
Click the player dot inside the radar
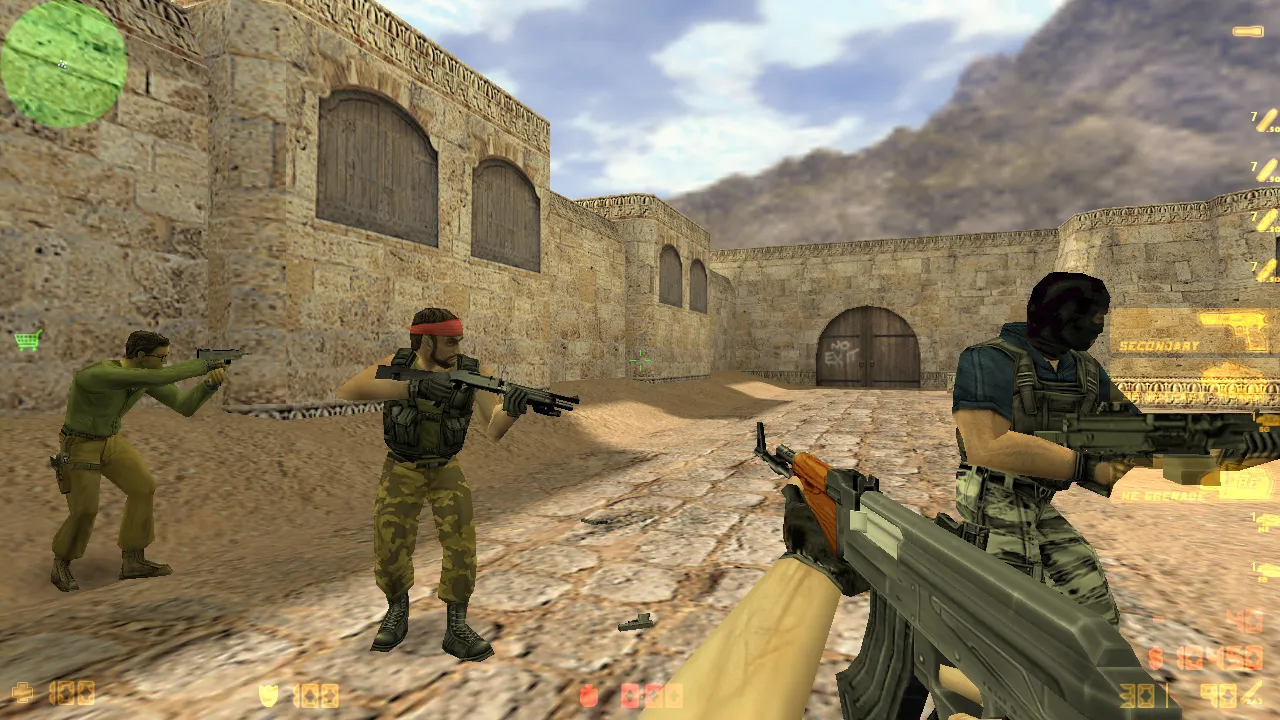coord(62,64)
